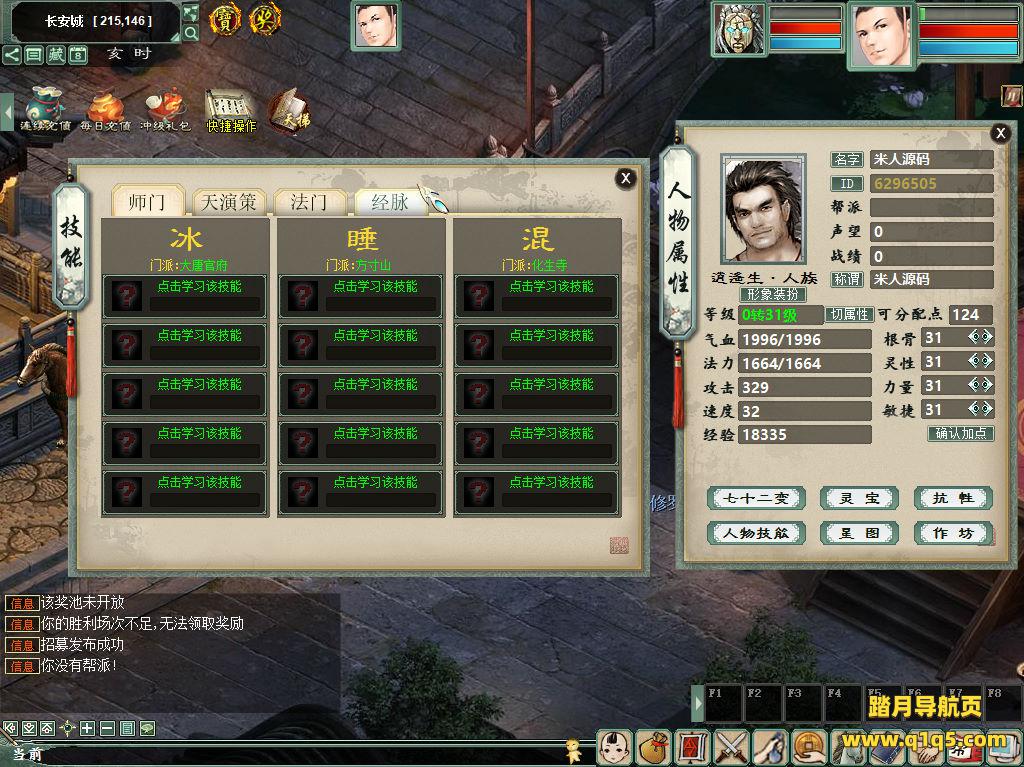Open the 法门 tab
The image size is (1024, 767).
(x=309, y=202)
